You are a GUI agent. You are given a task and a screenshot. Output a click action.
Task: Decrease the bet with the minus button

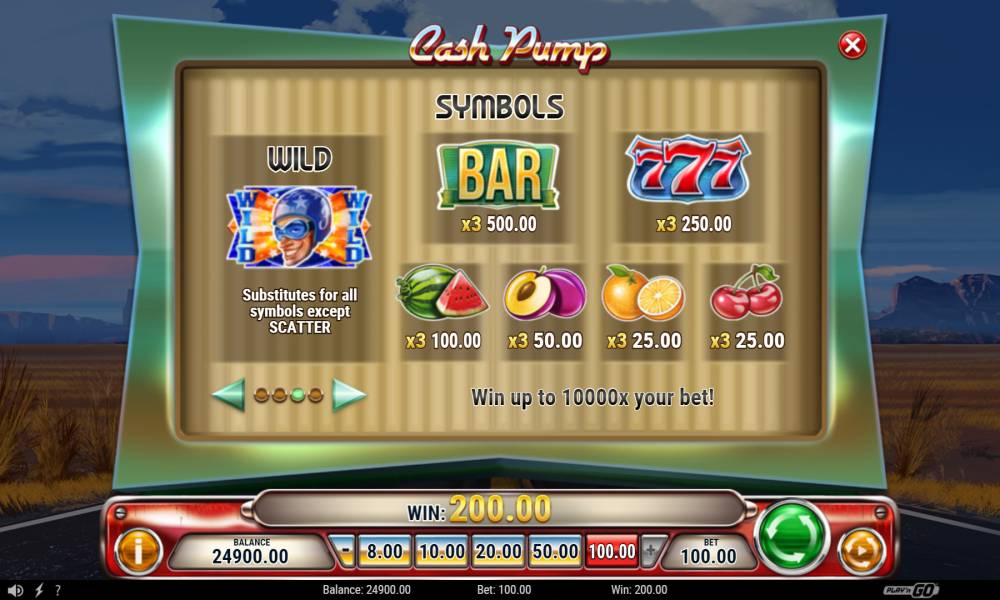point(346,550)
